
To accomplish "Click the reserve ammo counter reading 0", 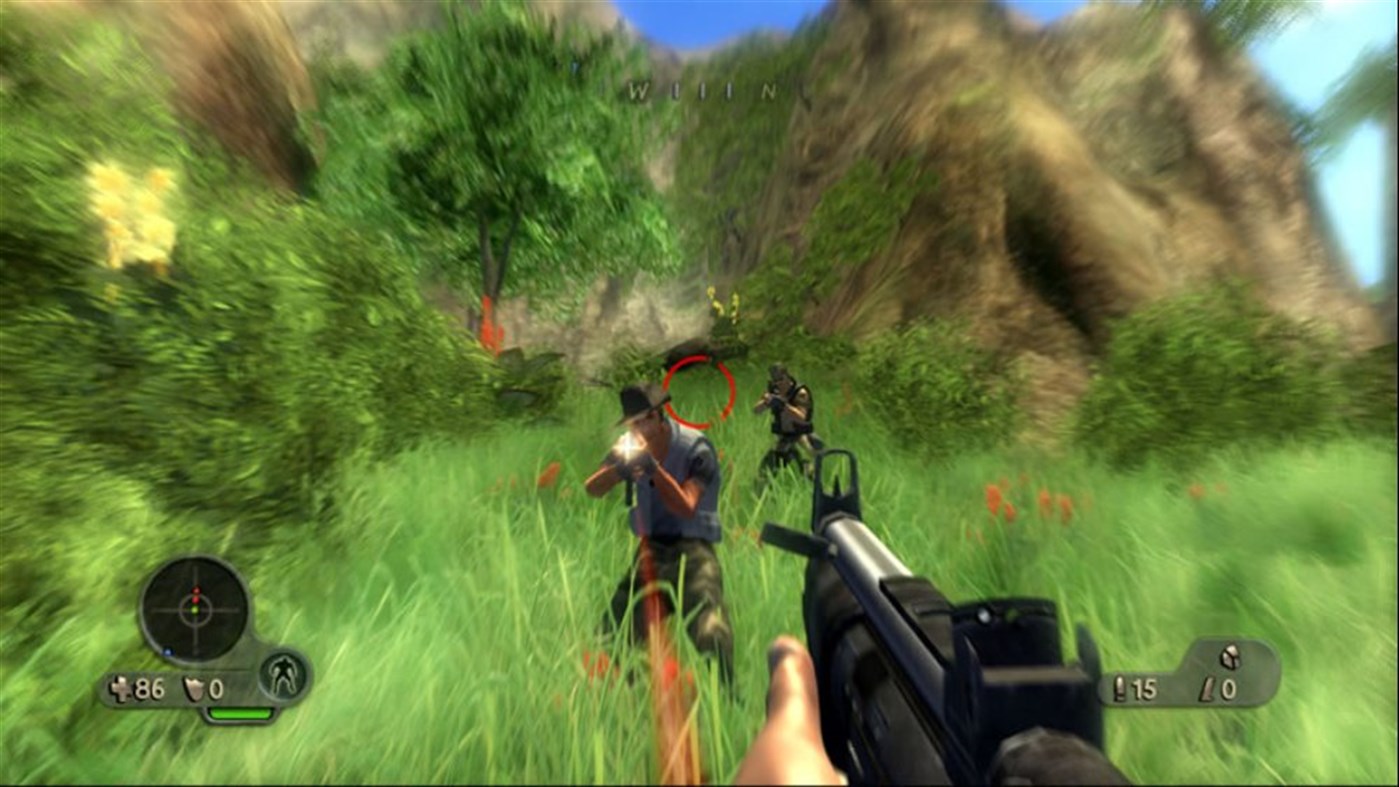I will tap(1229, 688).
